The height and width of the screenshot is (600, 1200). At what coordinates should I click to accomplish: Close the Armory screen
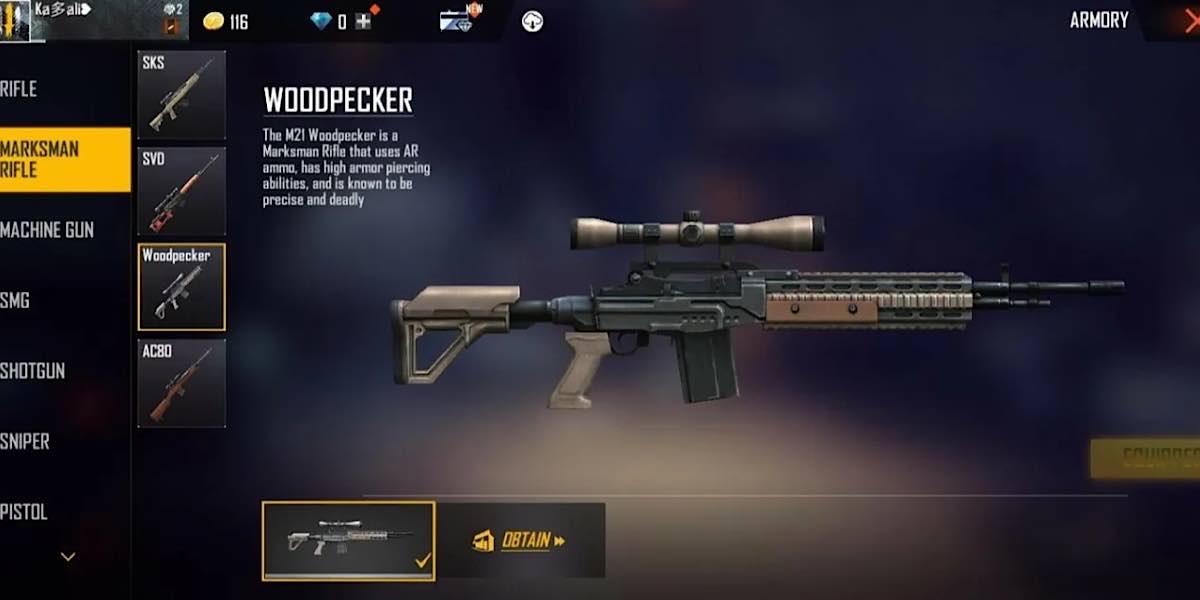(1186, 20)
